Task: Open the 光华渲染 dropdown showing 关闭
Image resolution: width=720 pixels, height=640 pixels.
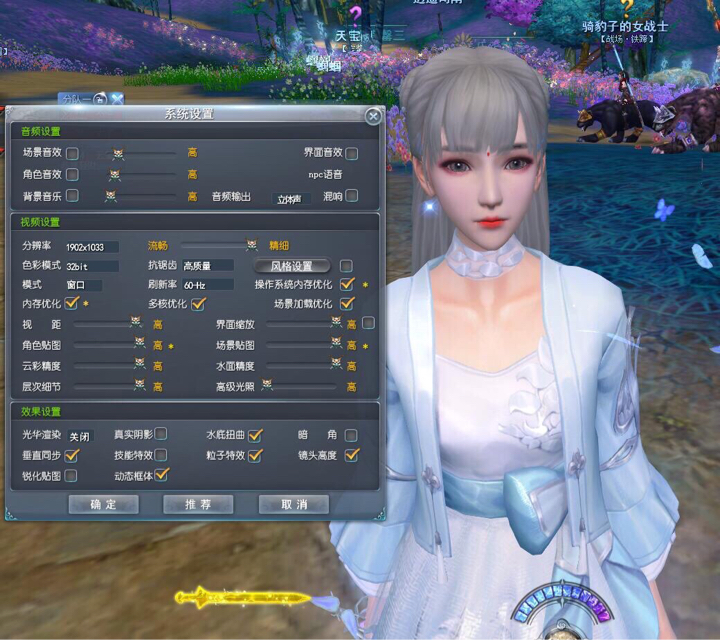Action: [x=79, y=436]
